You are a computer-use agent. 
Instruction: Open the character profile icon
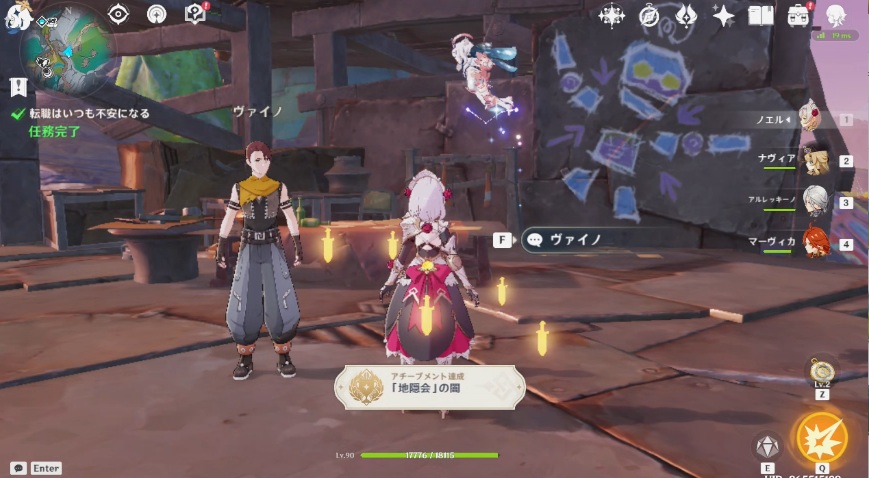click(835, 14)
